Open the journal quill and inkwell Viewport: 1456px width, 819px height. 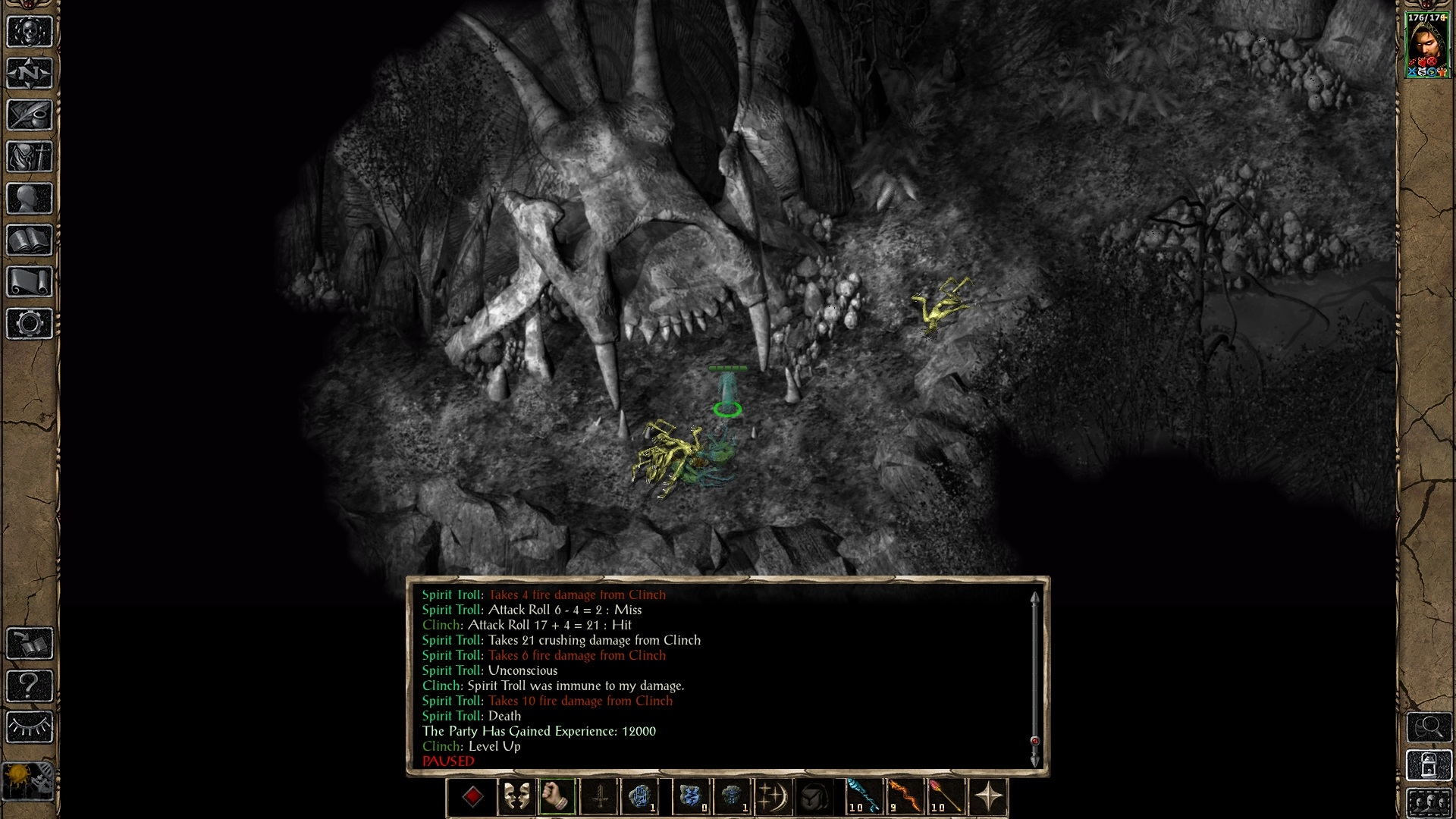point(30,115)
